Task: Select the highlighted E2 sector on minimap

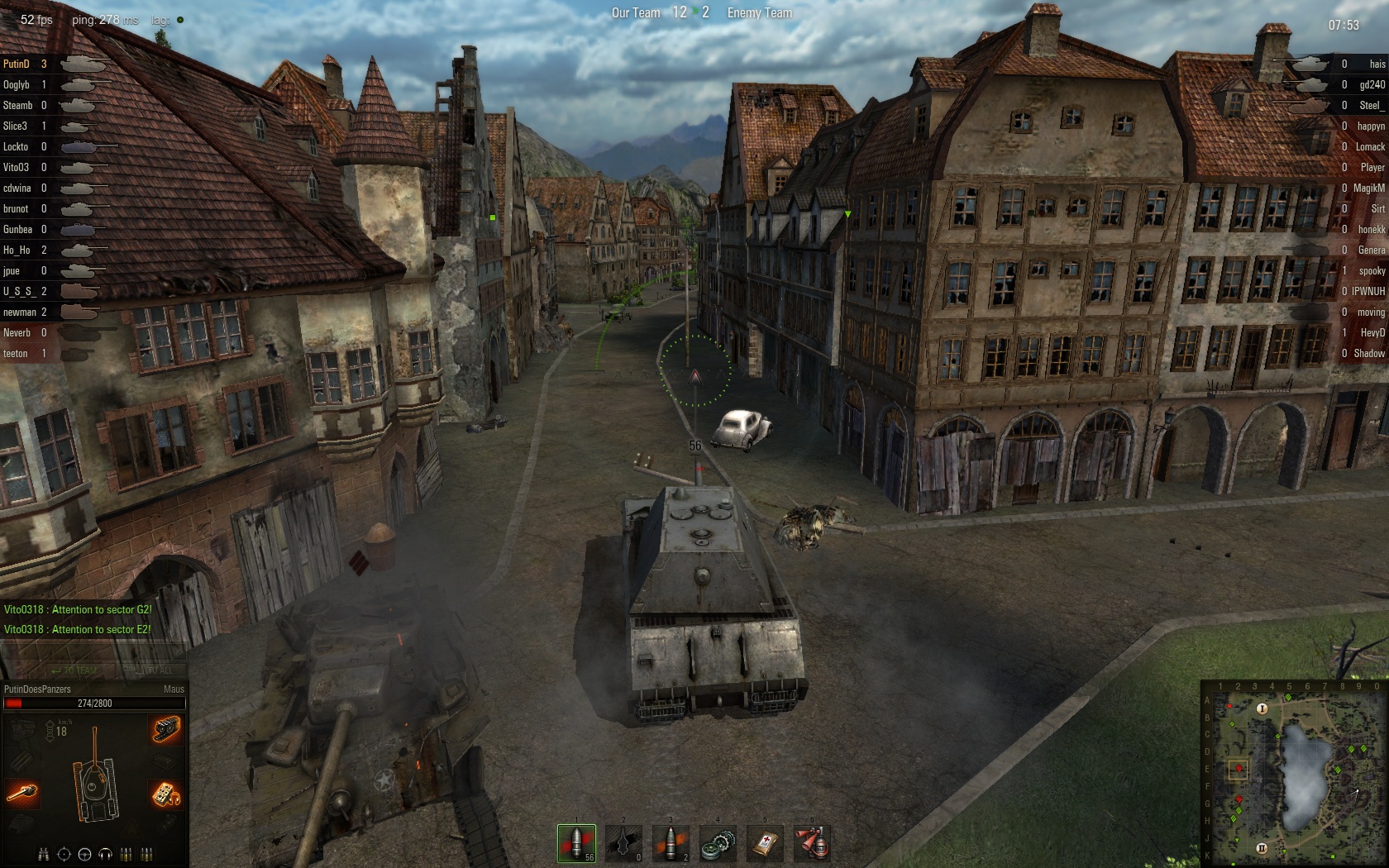Action: point(1238,770)
